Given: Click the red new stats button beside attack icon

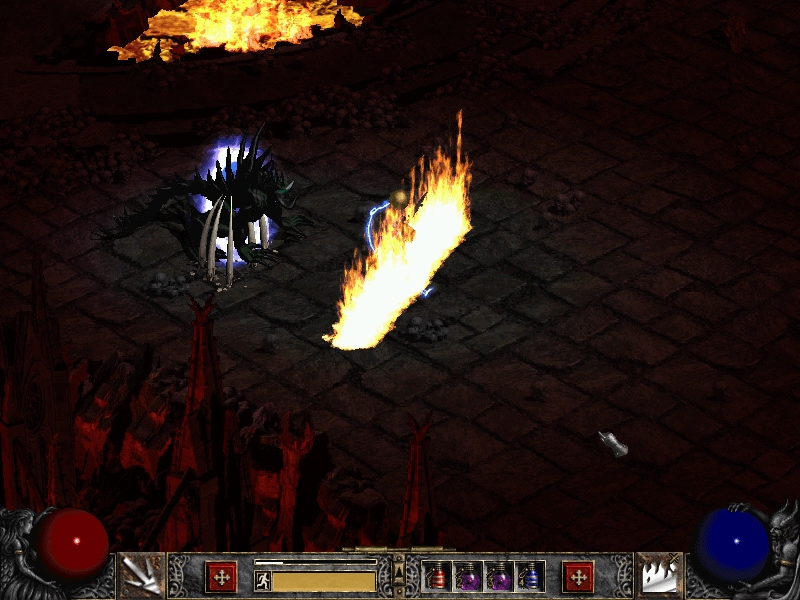Looking at the screenshot, I should (x=221, y=577).
